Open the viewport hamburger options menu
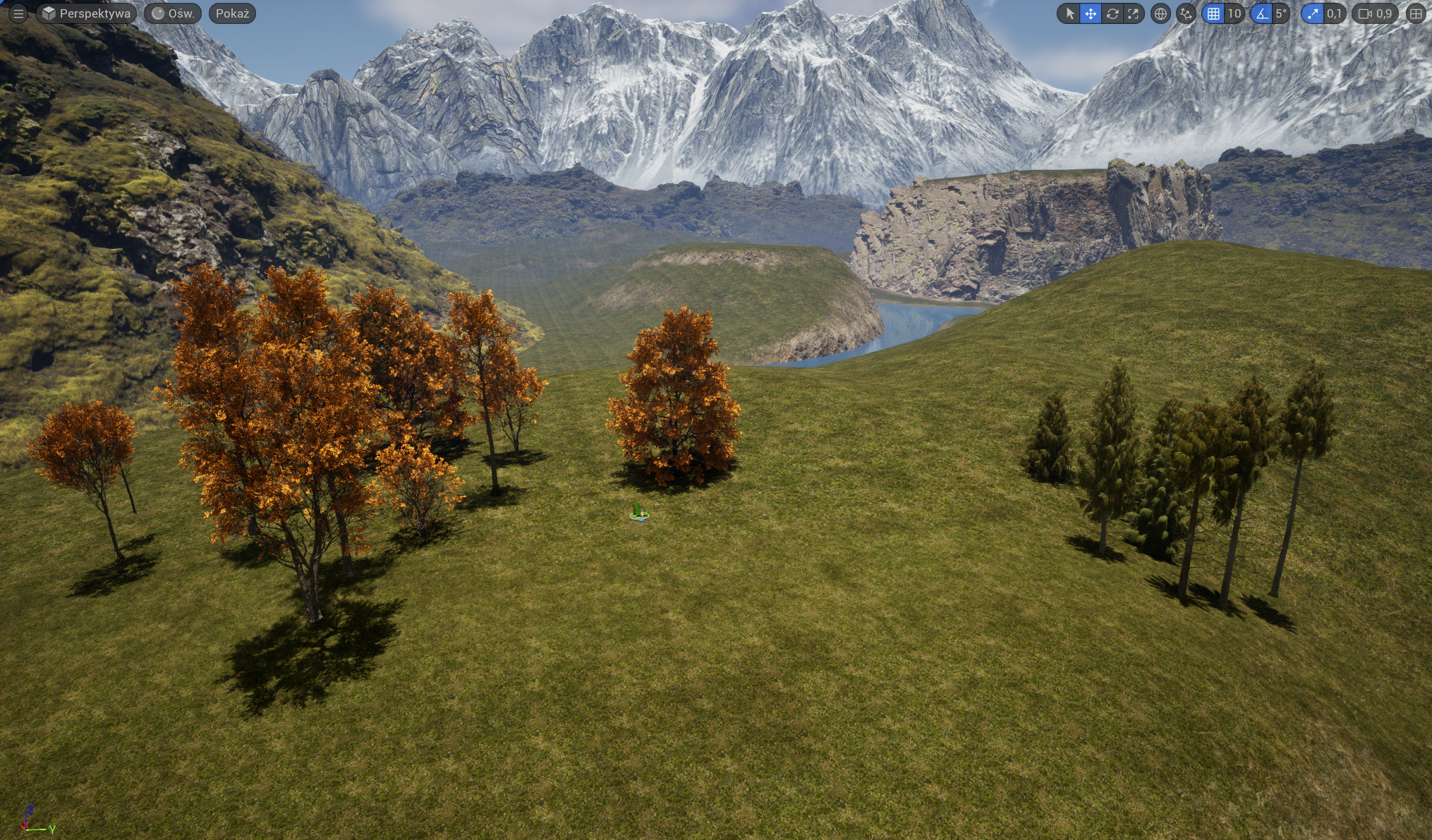The width and height of the screenshot is (1432, 840). tap(18, 13)
